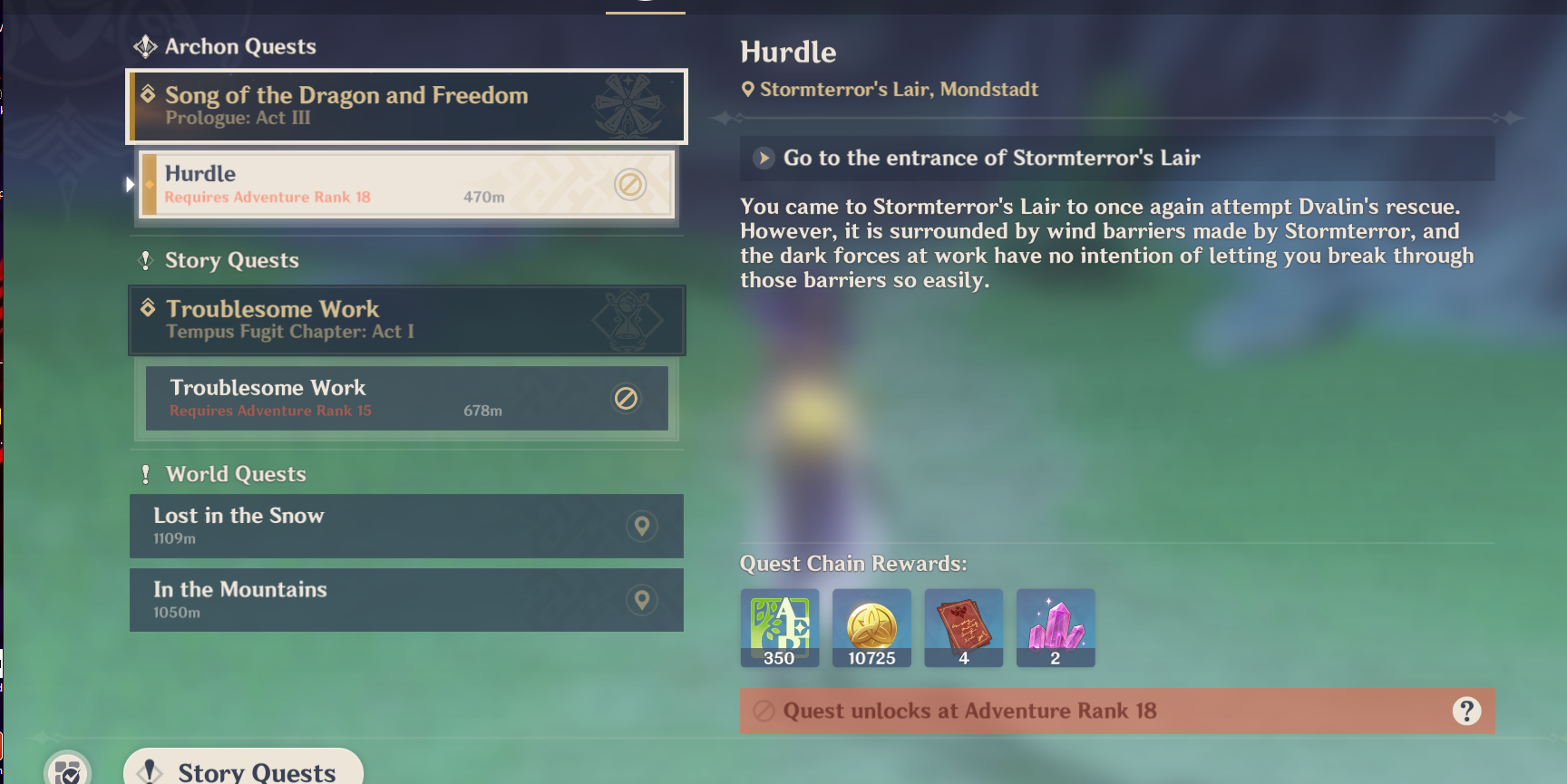This screenshot has width=1567, height=784.
Task: Select the pink crystal reward icon
Action: 1056,627
